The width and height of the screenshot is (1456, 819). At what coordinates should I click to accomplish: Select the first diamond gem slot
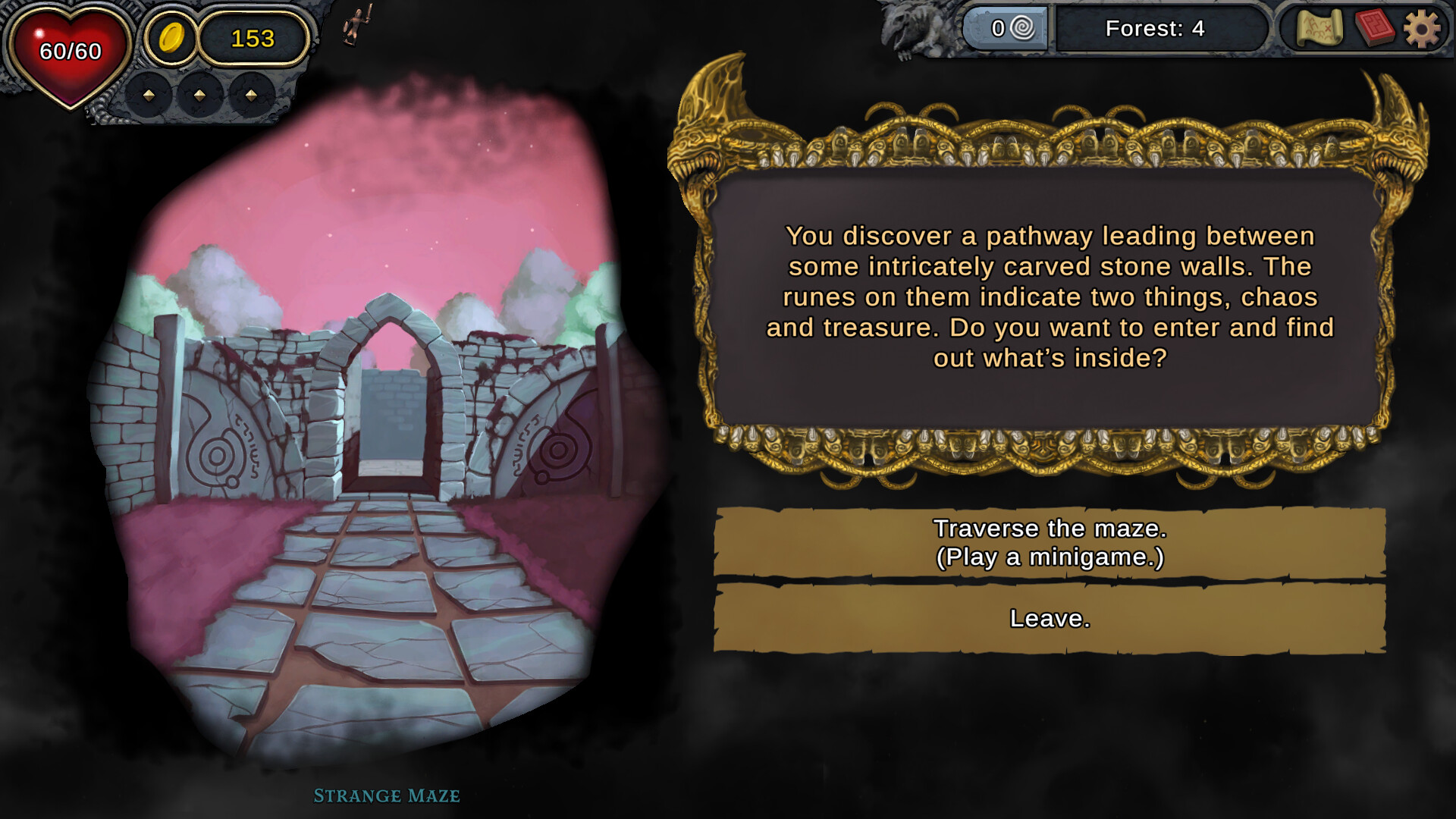[149, 97]
